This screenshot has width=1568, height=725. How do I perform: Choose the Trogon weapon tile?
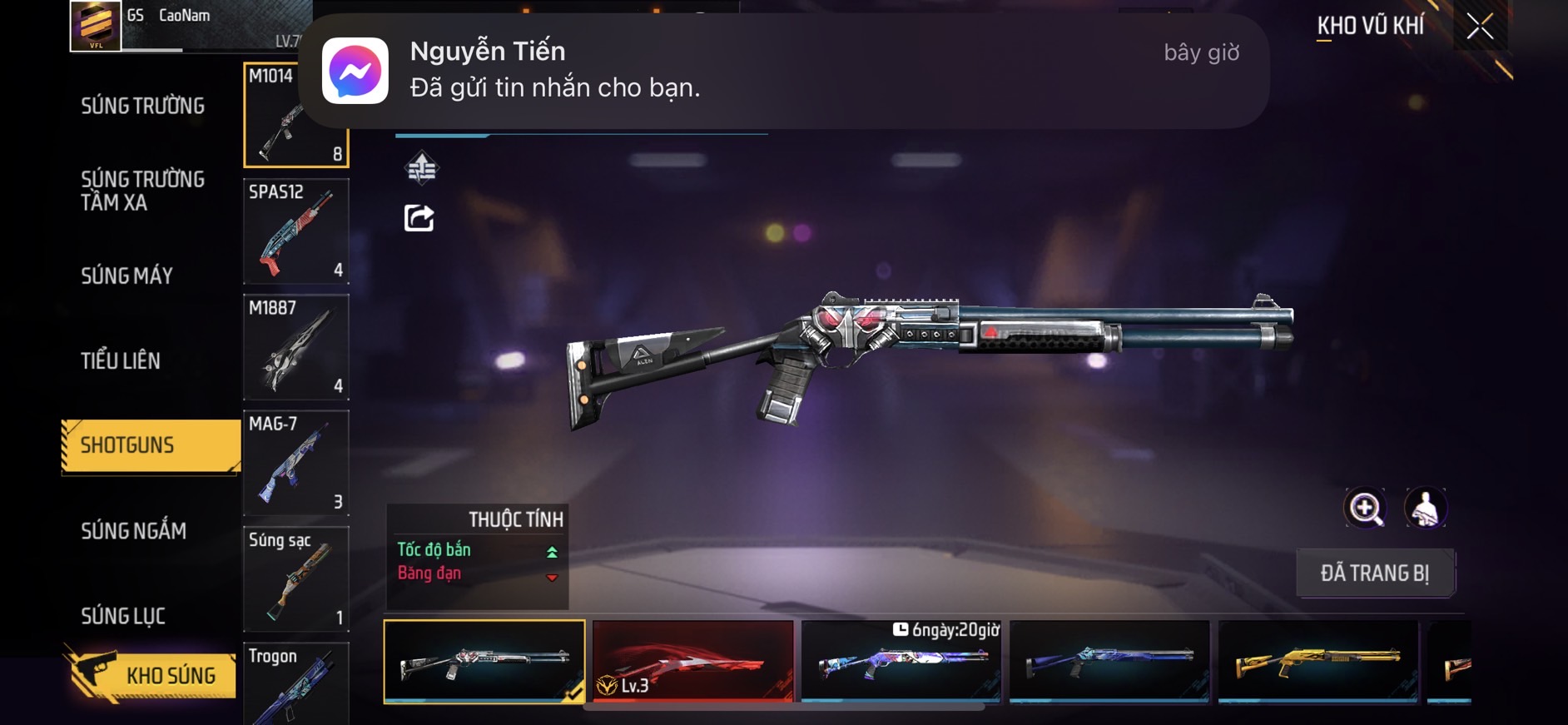[295, 683]
